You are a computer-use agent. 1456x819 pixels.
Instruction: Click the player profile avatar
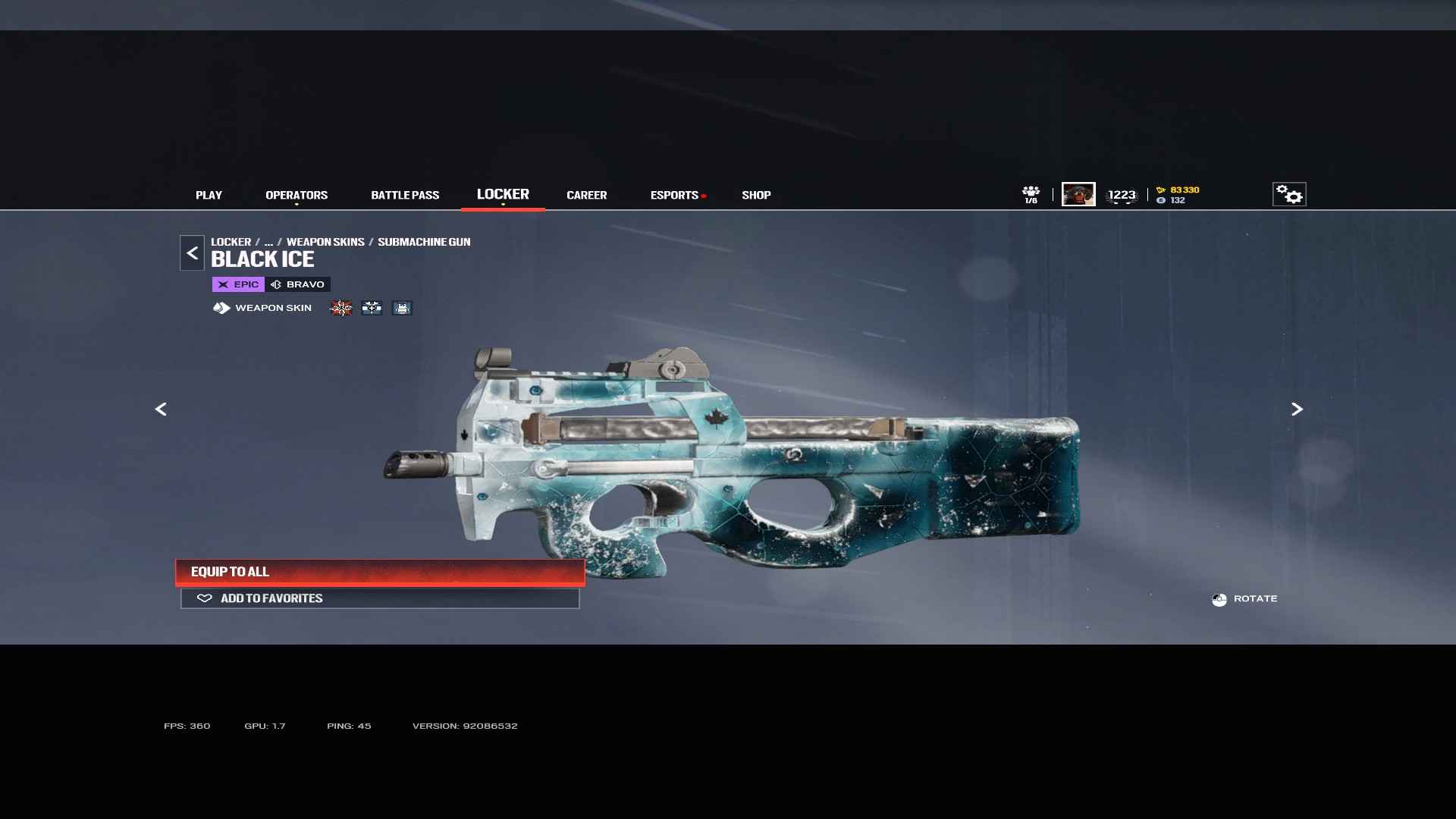click(1078, 194)
